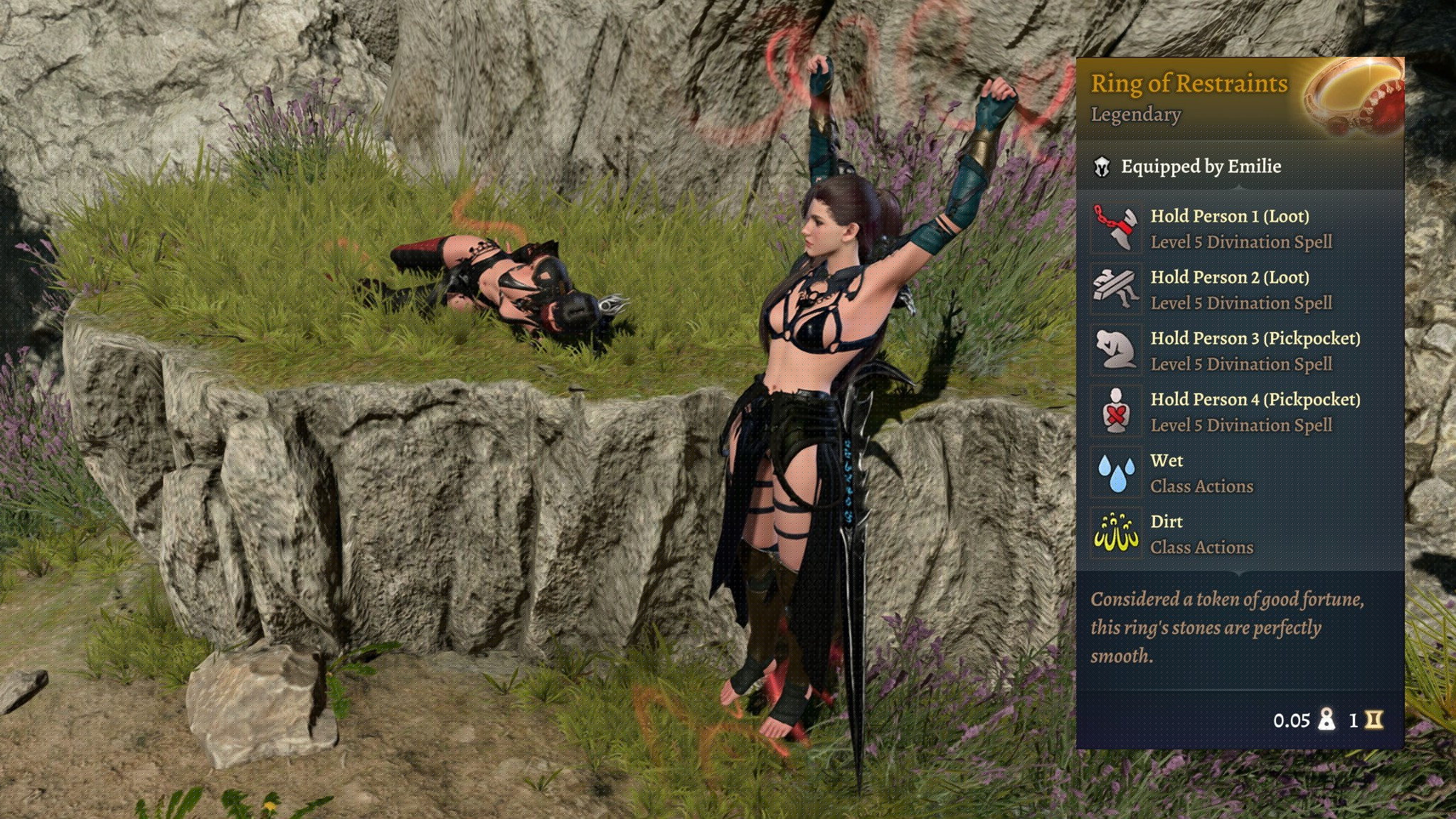Click the Wet water droplets action

click(1115, 473)
